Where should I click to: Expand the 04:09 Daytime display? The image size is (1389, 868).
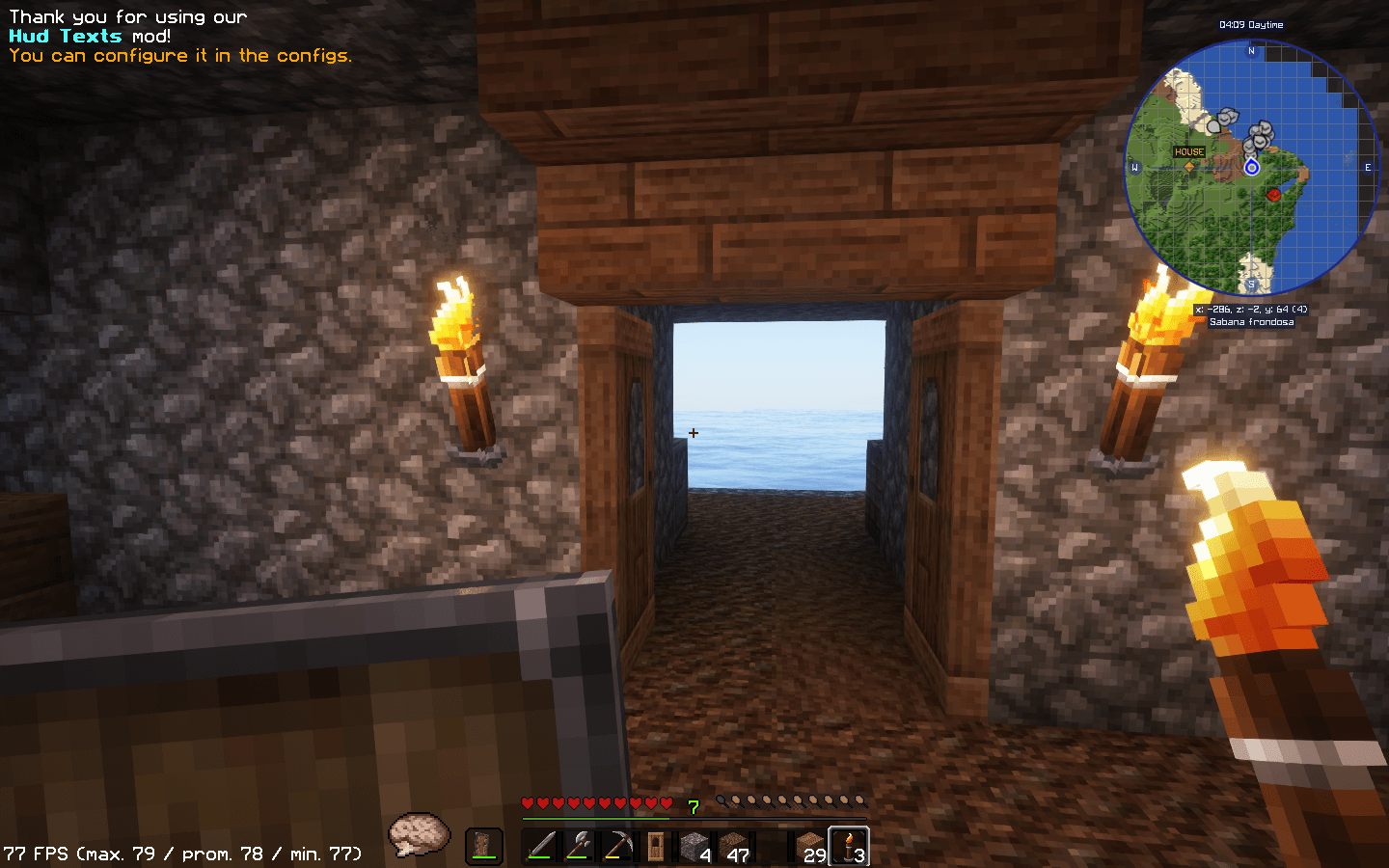pyautogui.click(x=1251, y=25)
